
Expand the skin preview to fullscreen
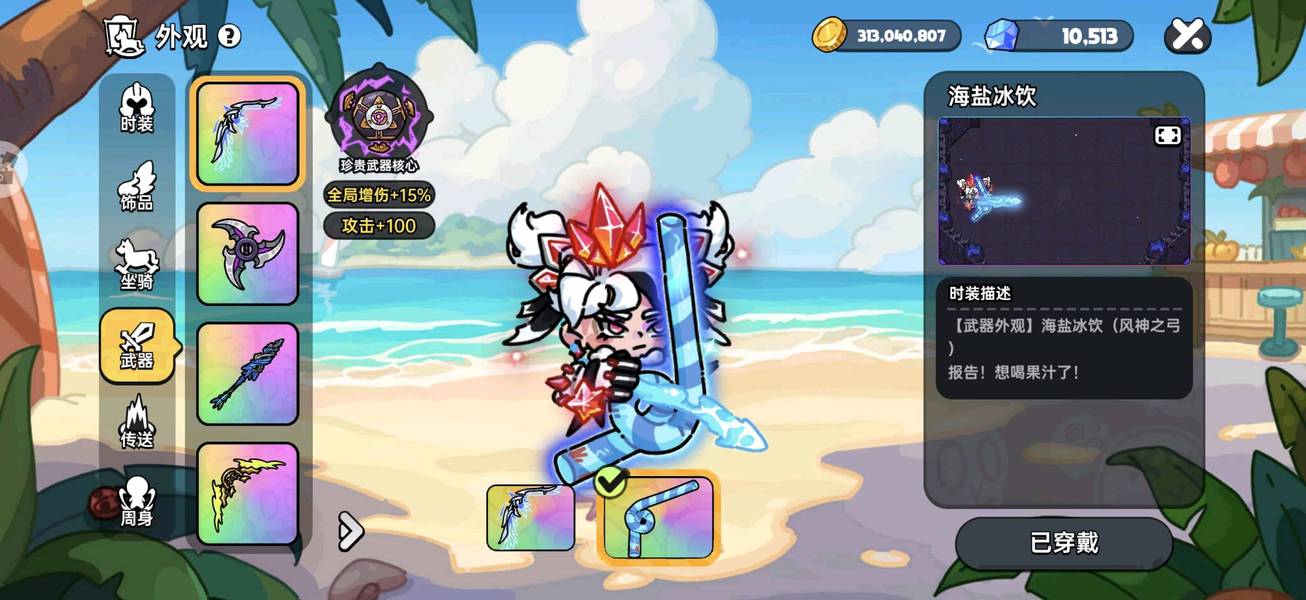(1168, 135)
